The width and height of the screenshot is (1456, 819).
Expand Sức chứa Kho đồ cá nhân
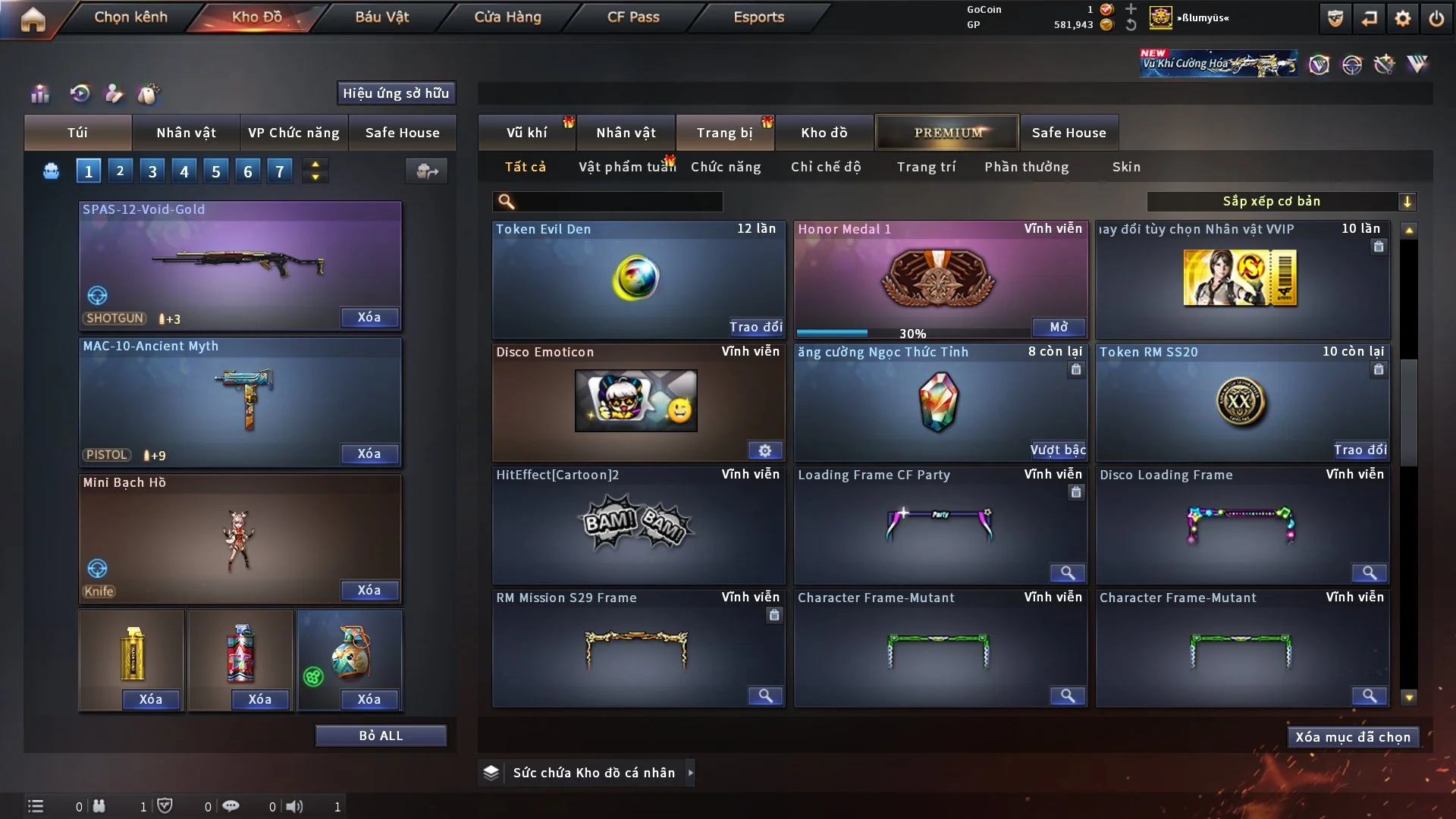[690, 773]
